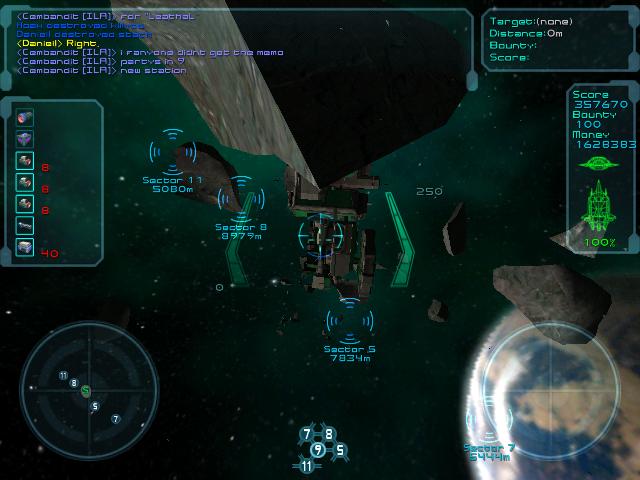Click the Target info panel
The height and width of the screenshot is (480, 640).
click(558, 40)
